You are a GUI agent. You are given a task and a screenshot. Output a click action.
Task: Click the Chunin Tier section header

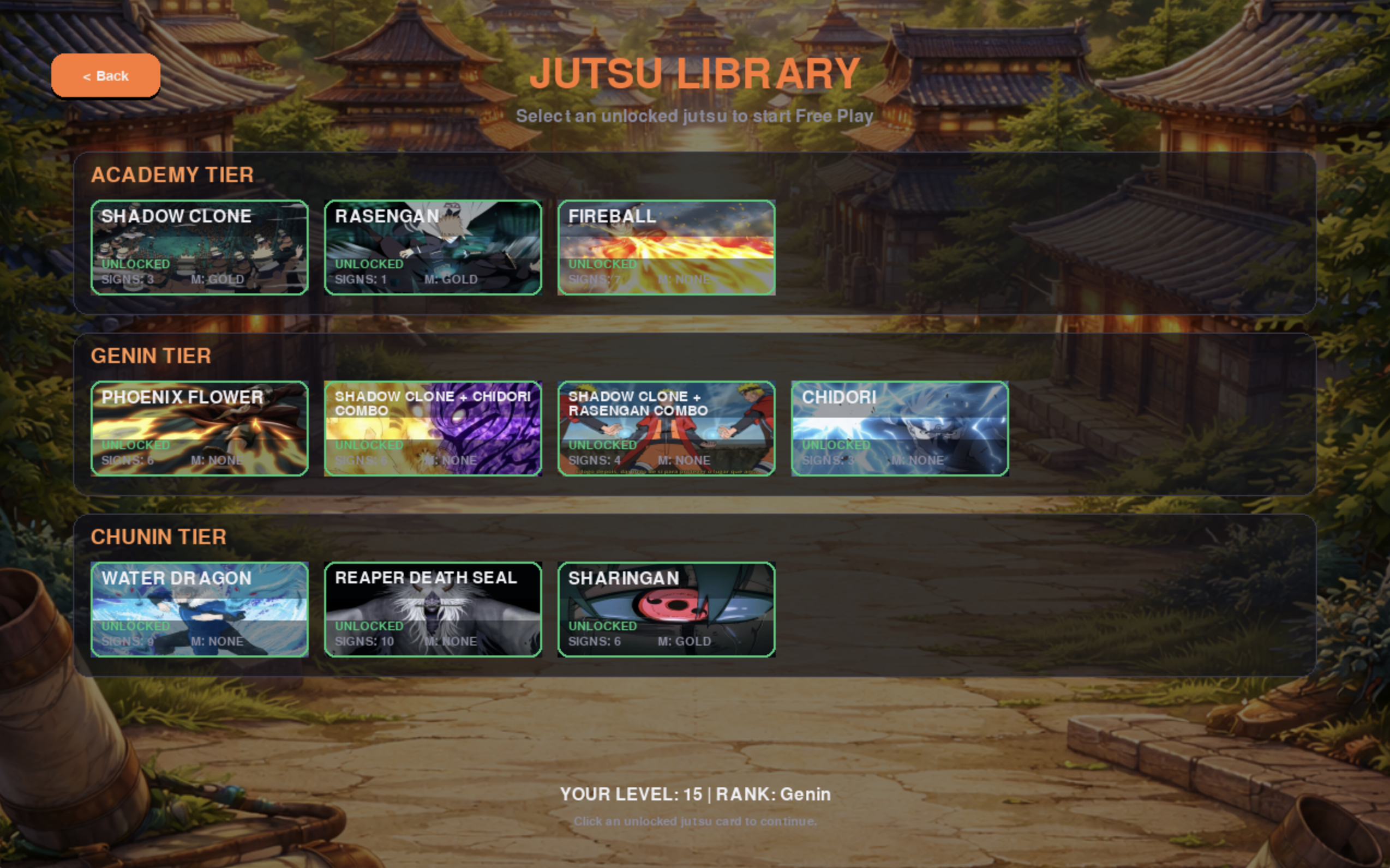point(159,537)
